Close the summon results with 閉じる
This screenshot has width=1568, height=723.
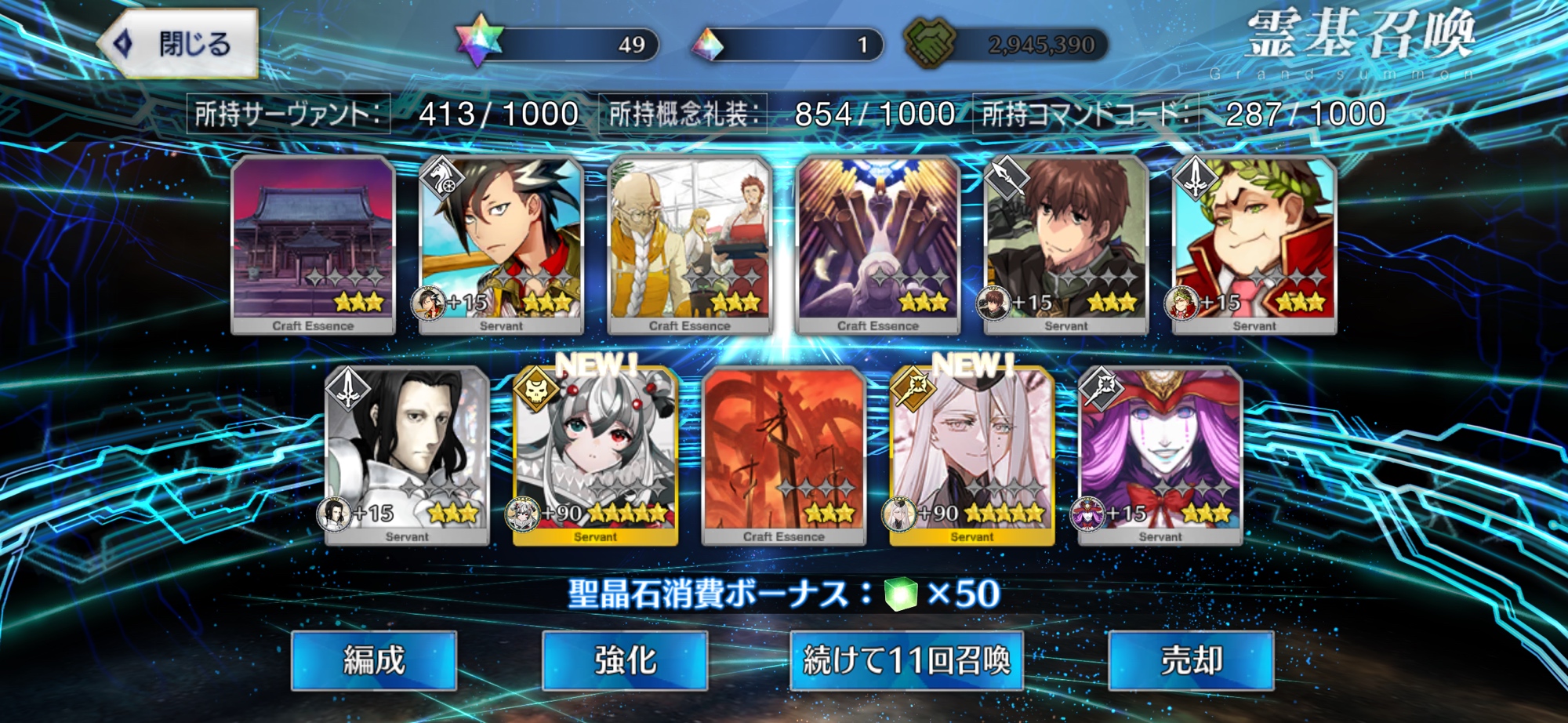(x=179, y=44)
